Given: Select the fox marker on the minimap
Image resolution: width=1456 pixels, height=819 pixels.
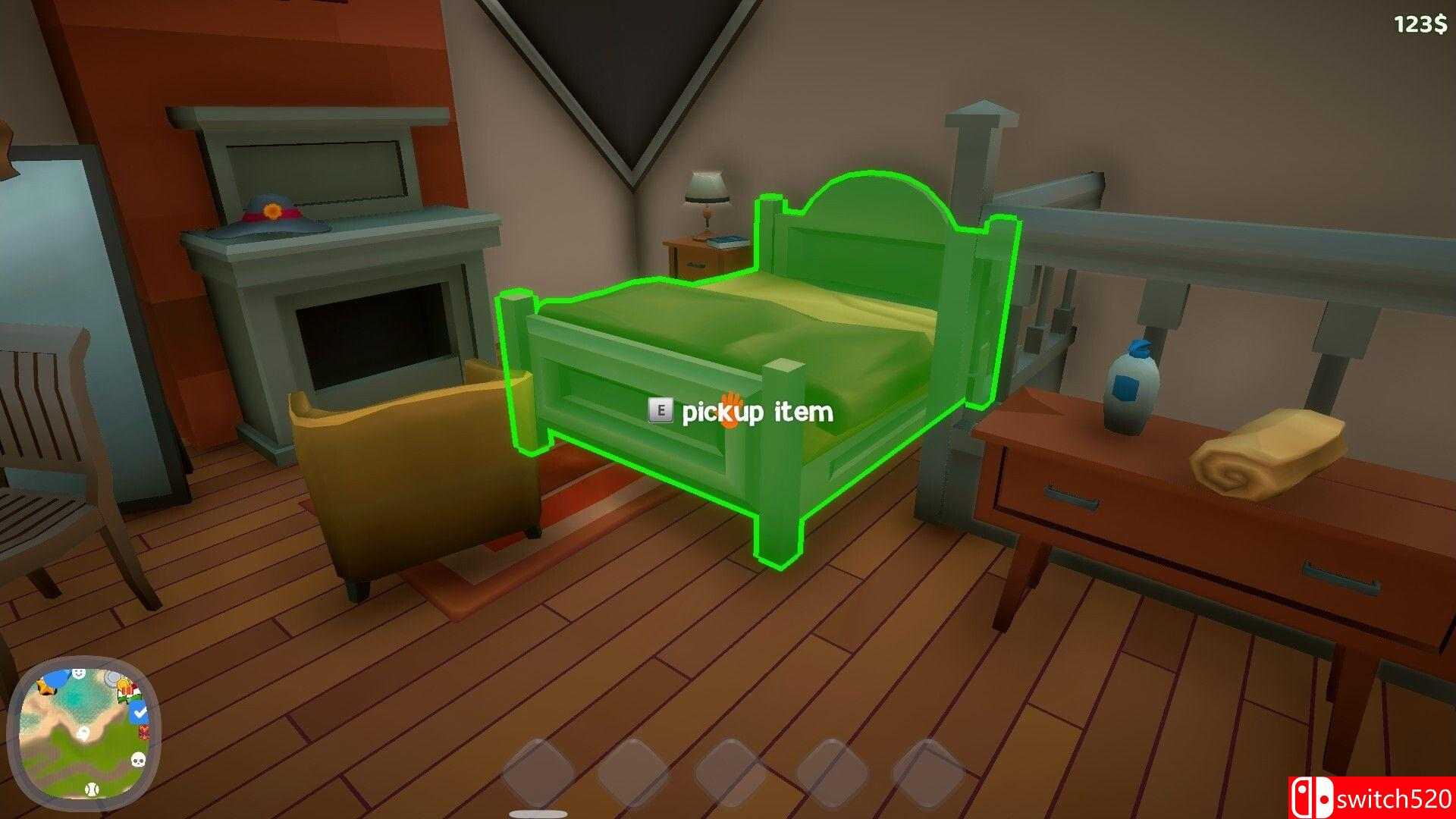Looking at the screenshot, I should pyautogui.click(x=45, y=687).
